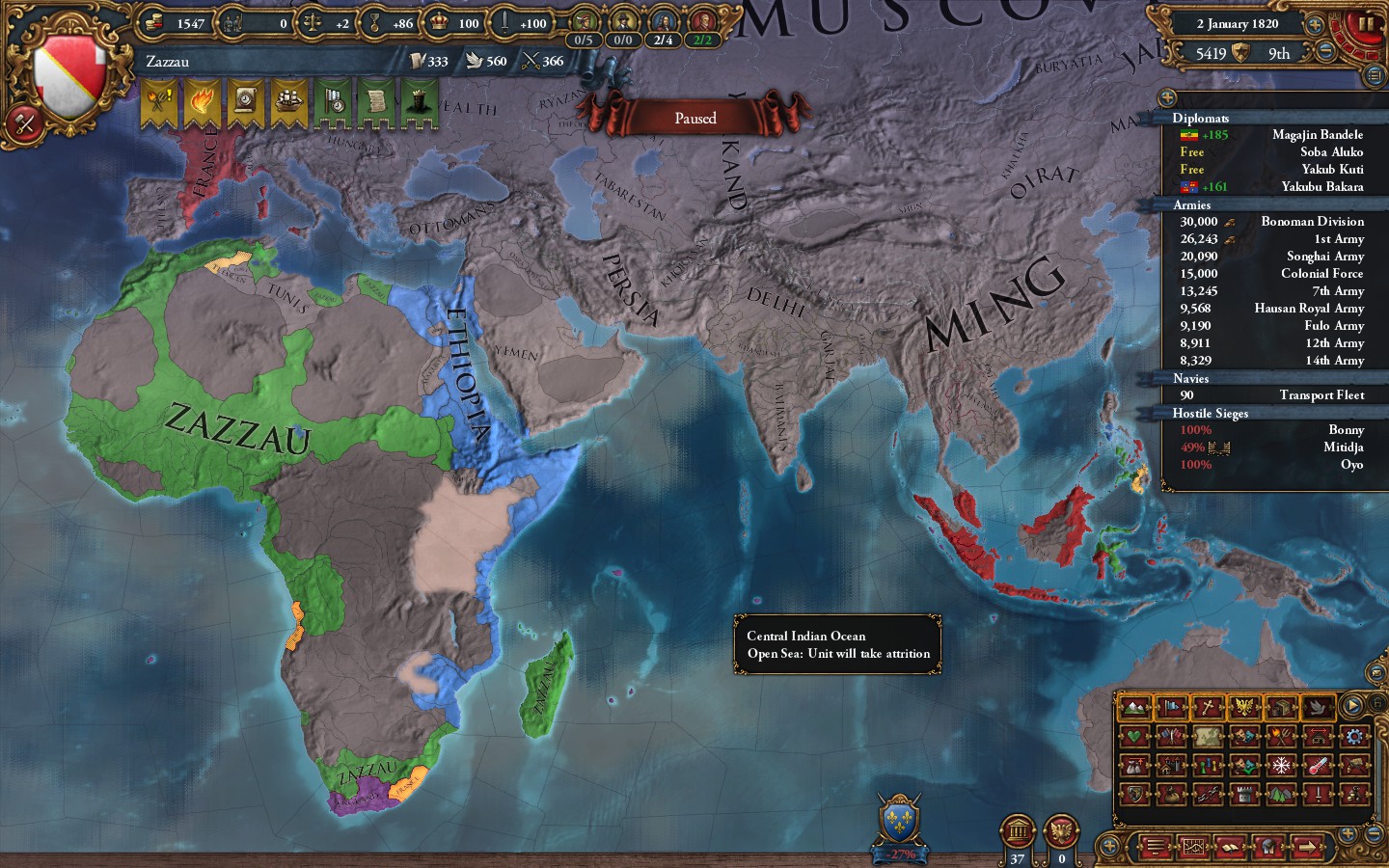Viewport: 1389px width, 868px height.
Task: Open the terrain mapmode
Action: 1135,708
